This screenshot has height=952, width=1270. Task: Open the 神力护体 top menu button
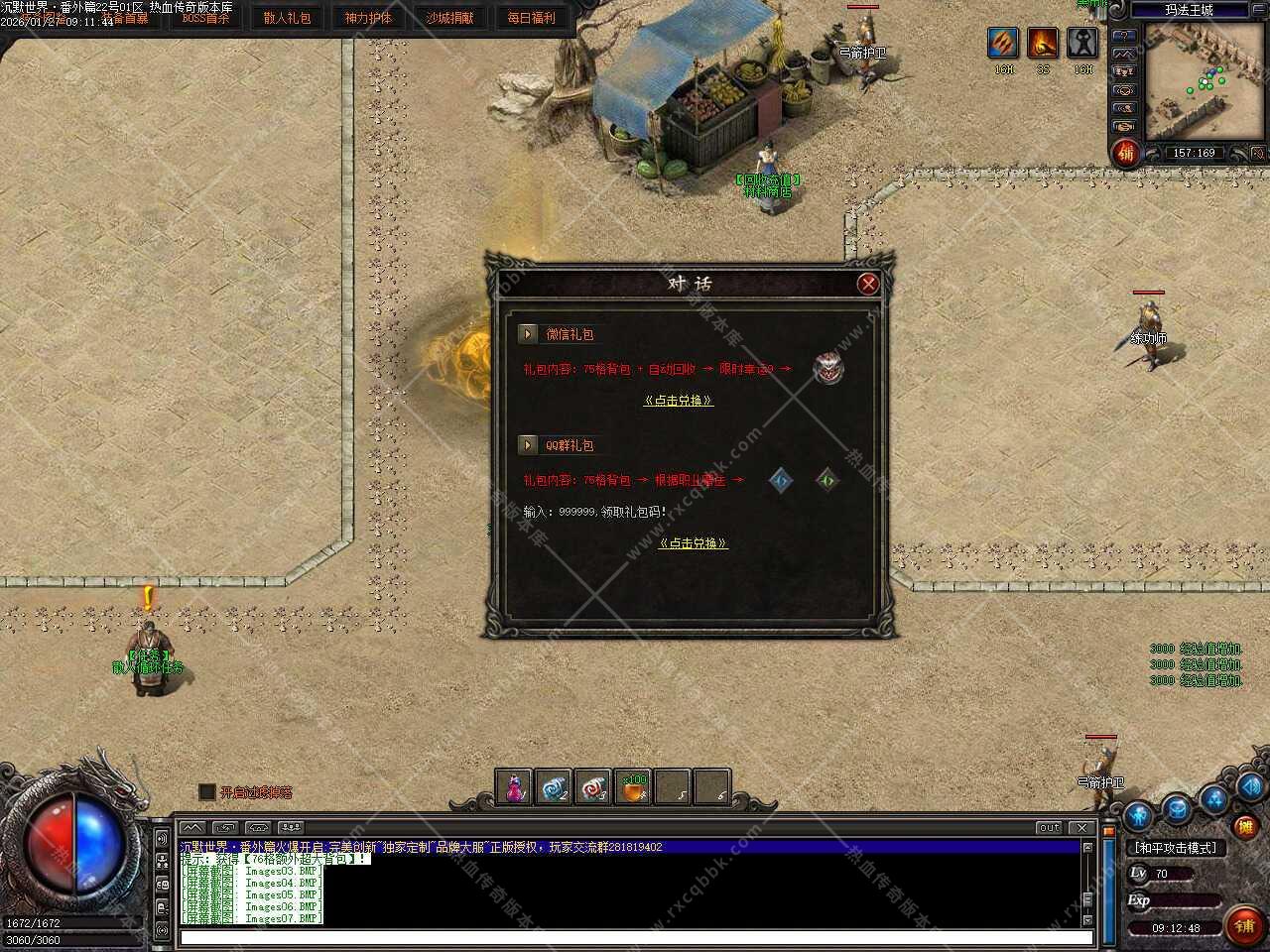tap(368, 18)
